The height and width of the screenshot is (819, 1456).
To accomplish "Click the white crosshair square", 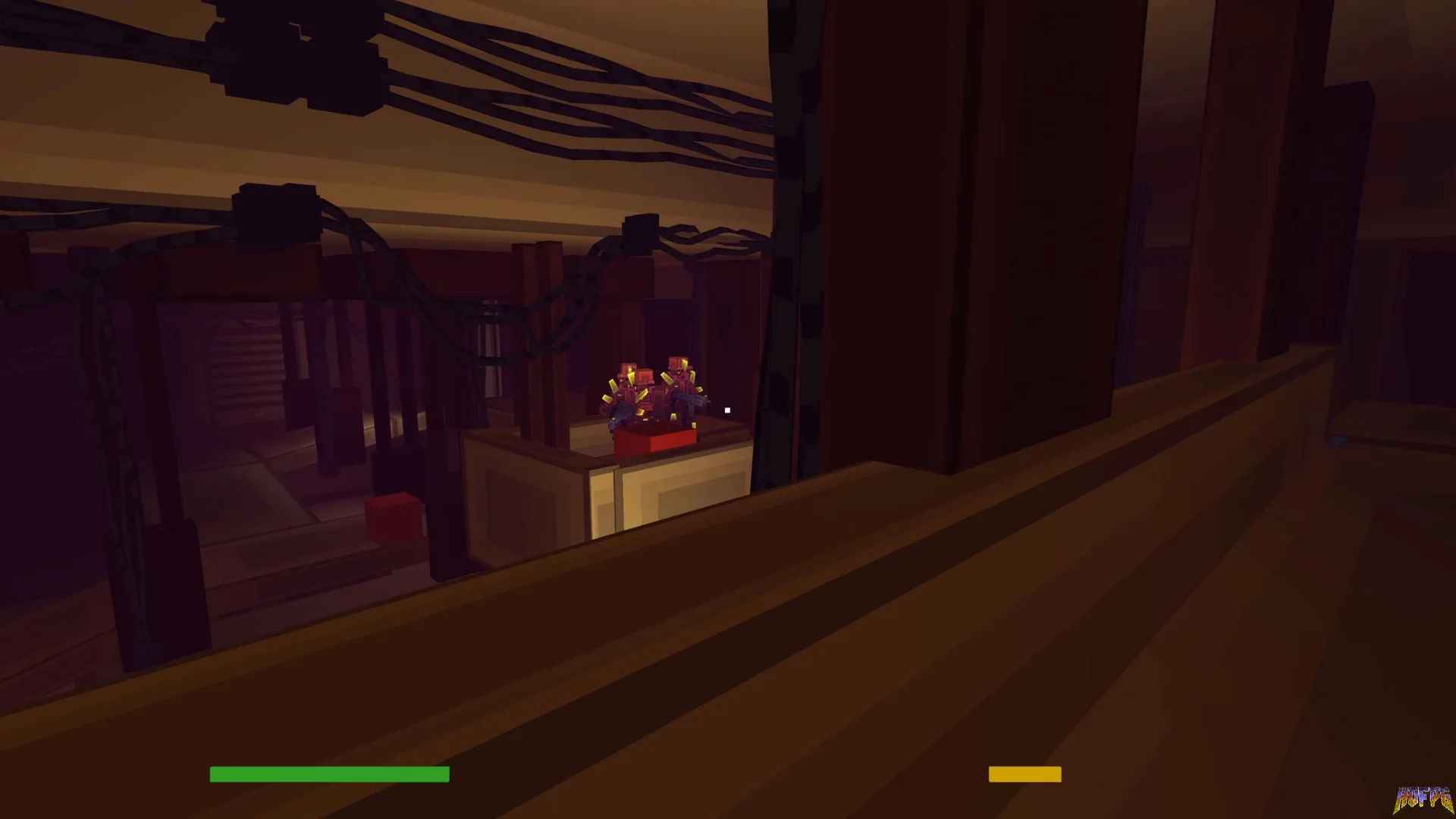I will pyautogui.click(x=726, y=409).
